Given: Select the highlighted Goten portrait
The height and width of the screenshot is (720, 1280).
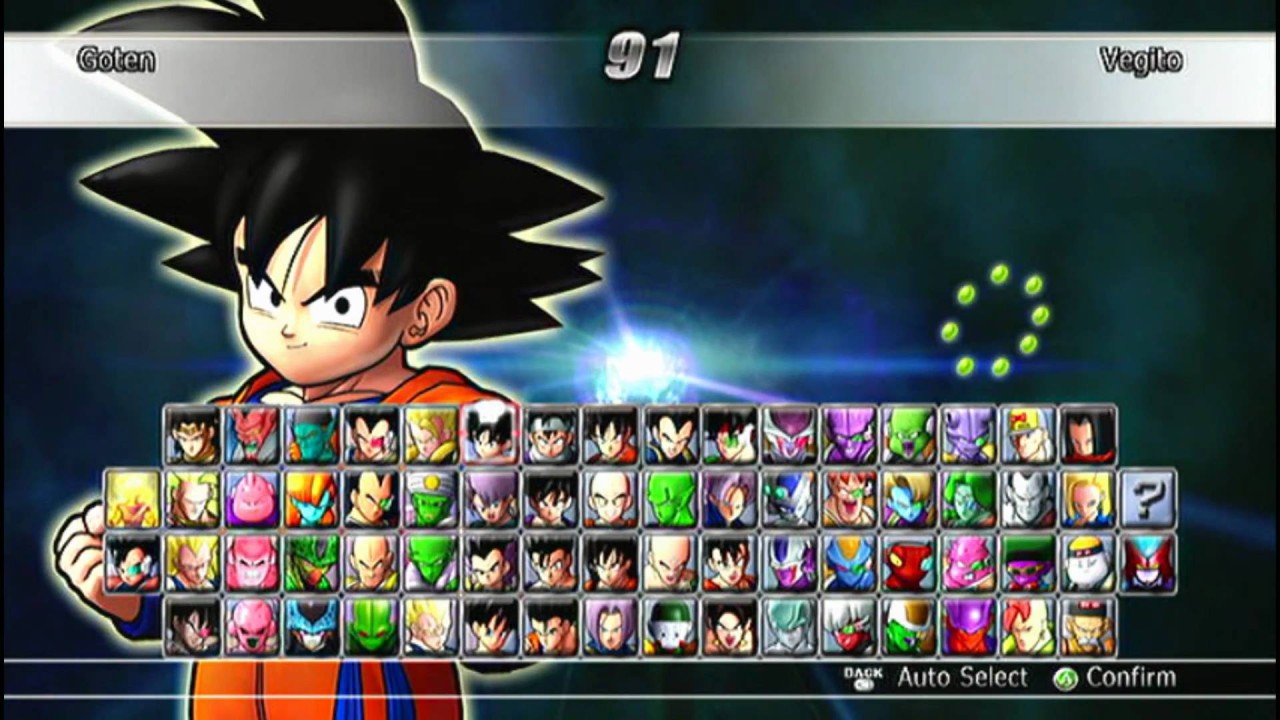Looking at the screenshot, I should point(490,435).
